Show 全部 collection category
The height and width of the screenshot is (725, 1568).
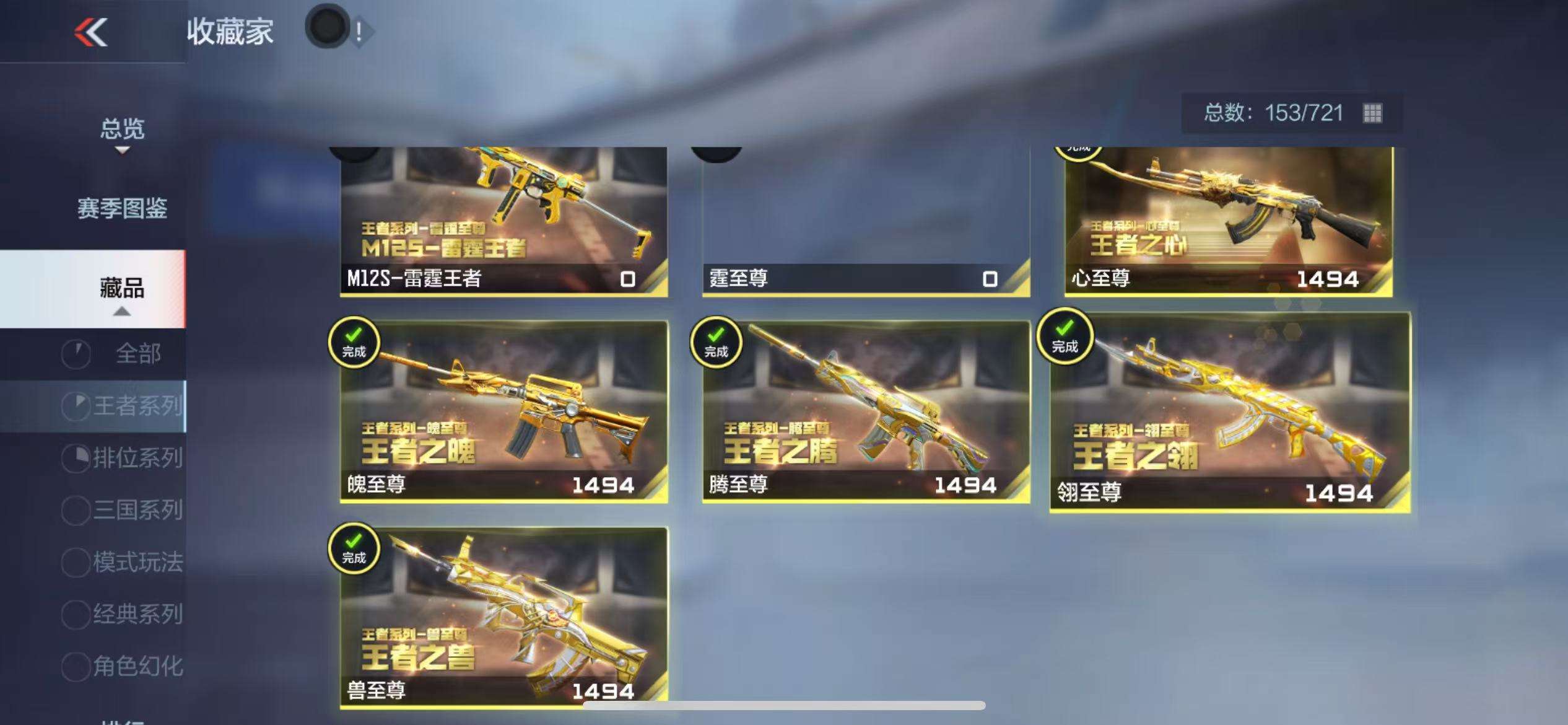coord(137,354)
